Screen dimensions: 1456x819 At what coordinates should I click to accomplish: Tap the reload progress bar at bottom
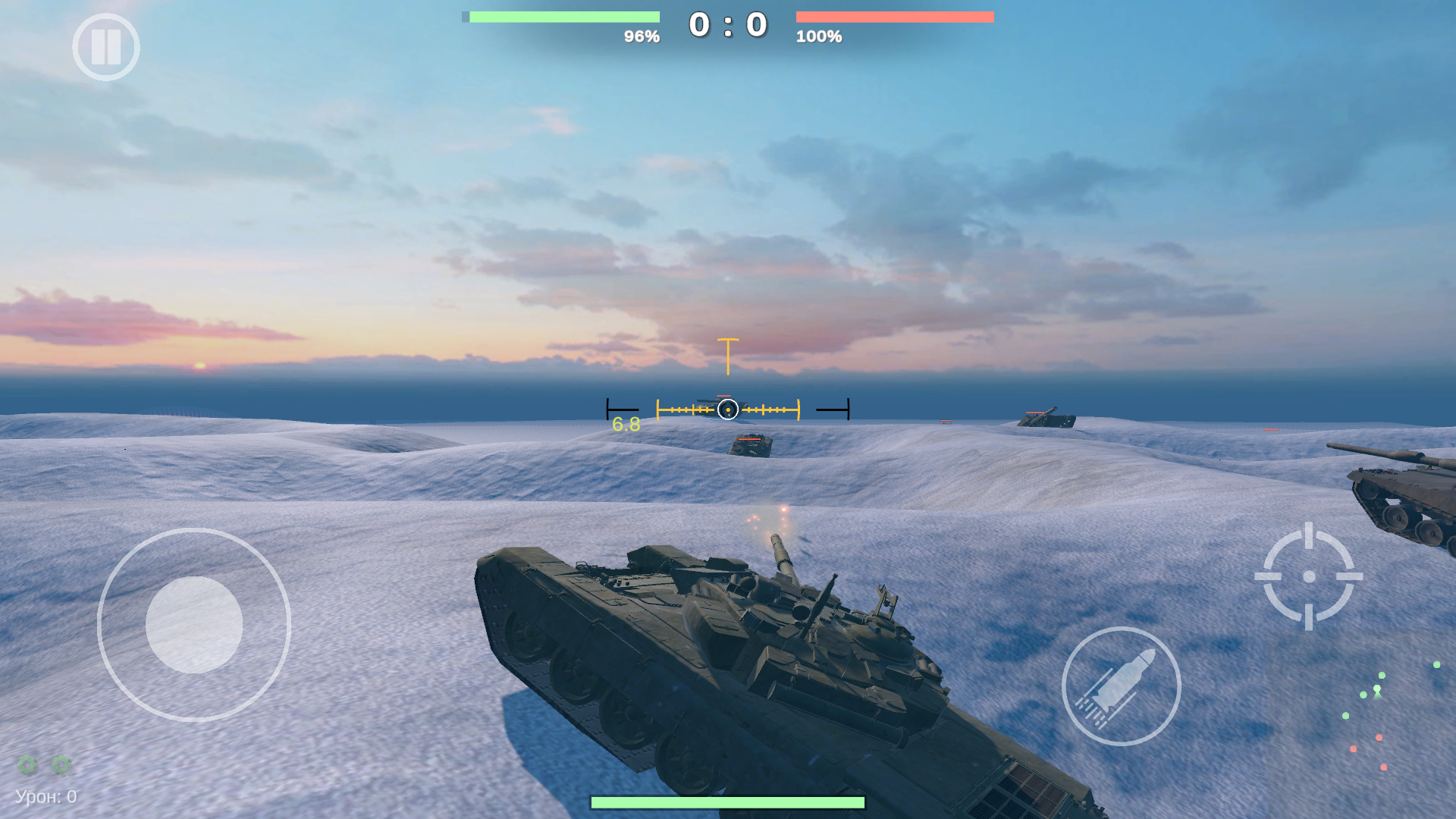pyautogui.click(x=728, y=800)
